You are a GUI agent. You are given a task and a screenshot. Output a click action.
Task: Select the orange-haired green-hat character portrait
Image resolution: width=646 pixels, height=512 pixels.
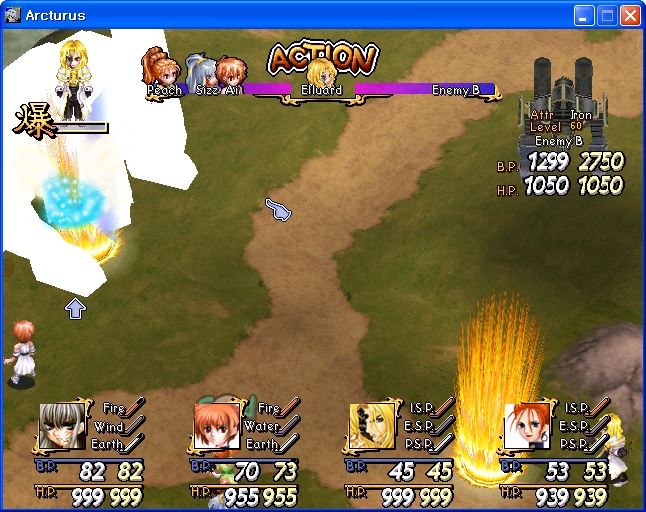(x=217, y=426)
